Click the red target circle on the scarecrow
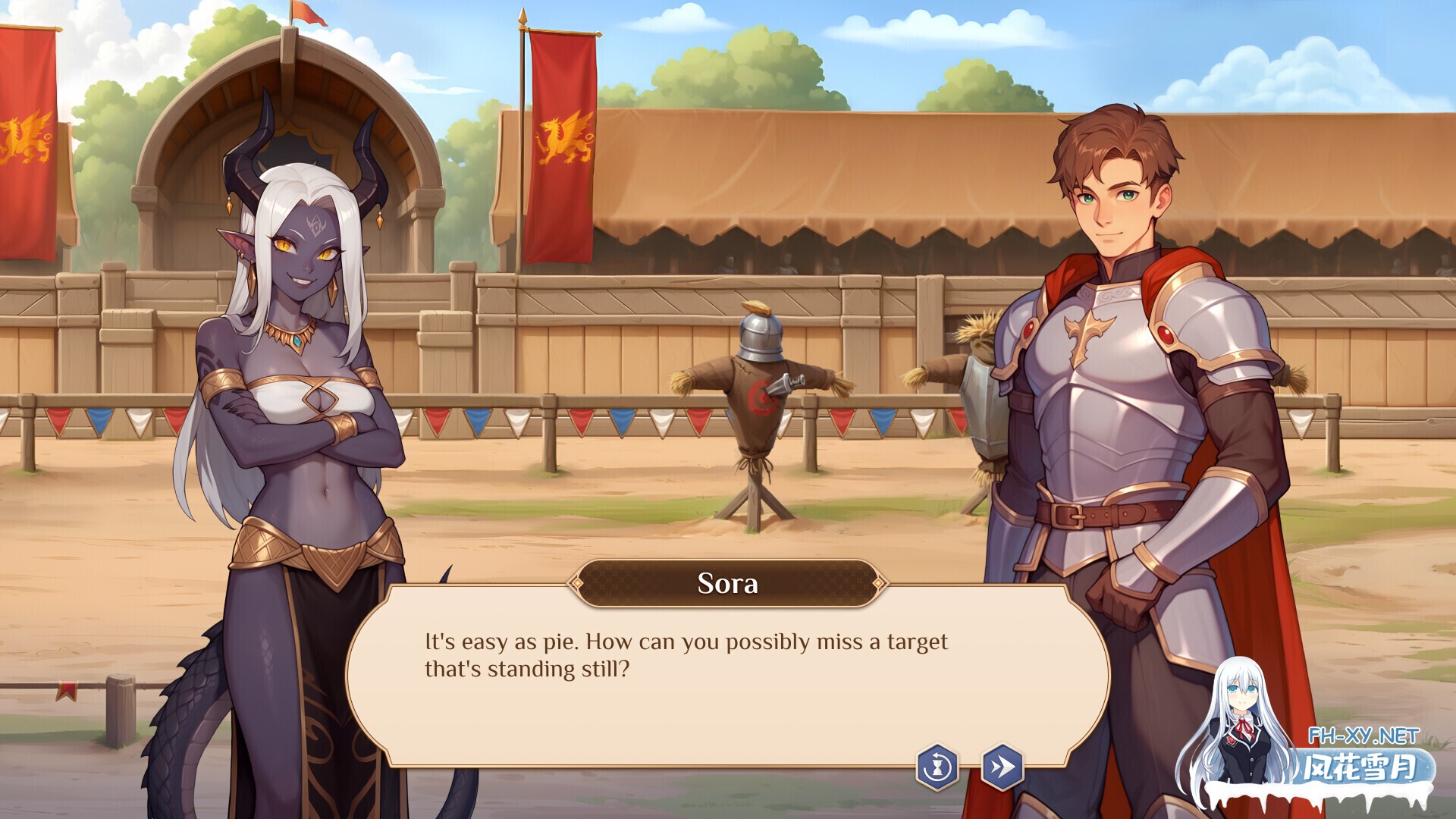Screen dimensions: 1456x819 coord(762,397)
